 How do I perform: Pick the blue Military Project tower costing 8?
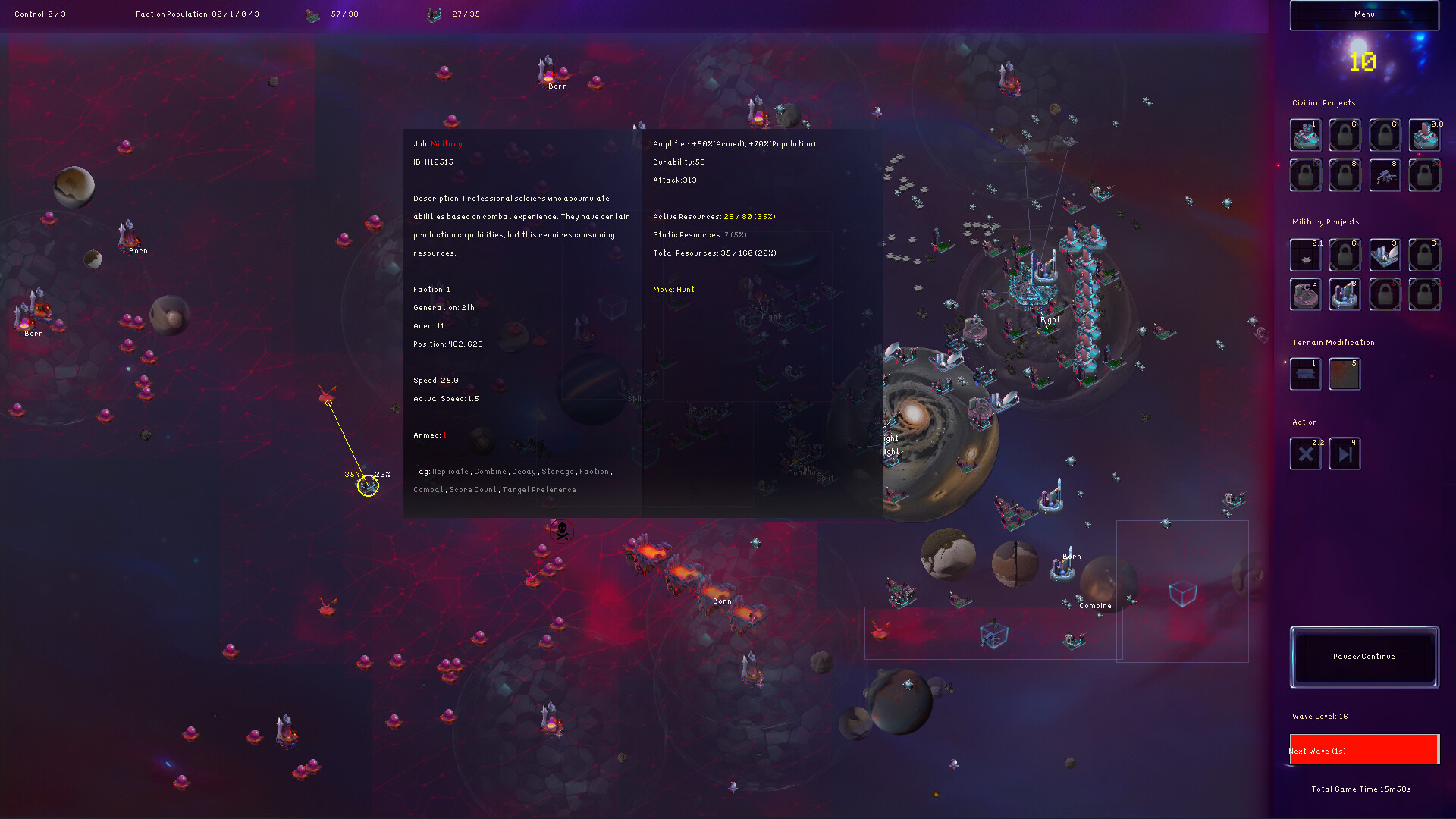coord(1345,295)
